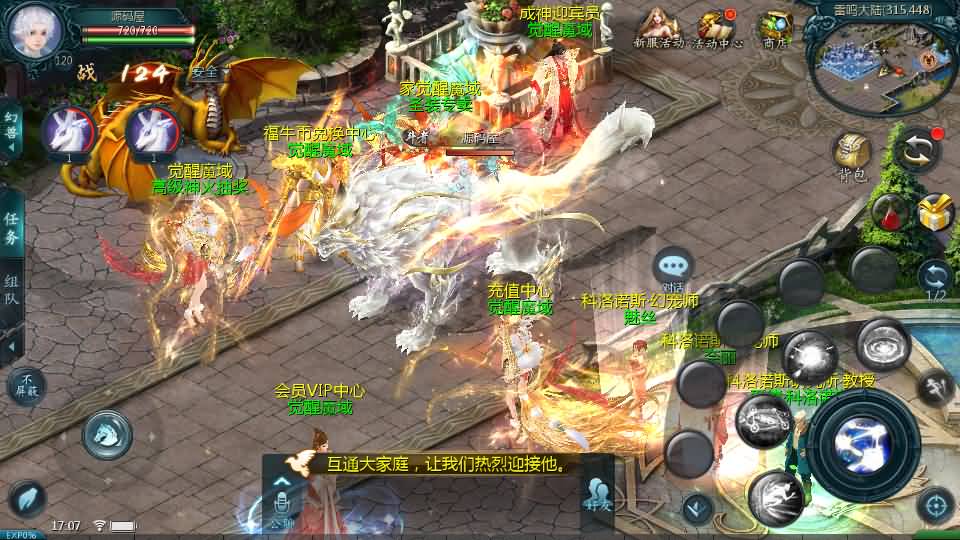Open the oval minimap
This screenshot has width=960, height=540.
pyautogui.click(x=882, y=62)
